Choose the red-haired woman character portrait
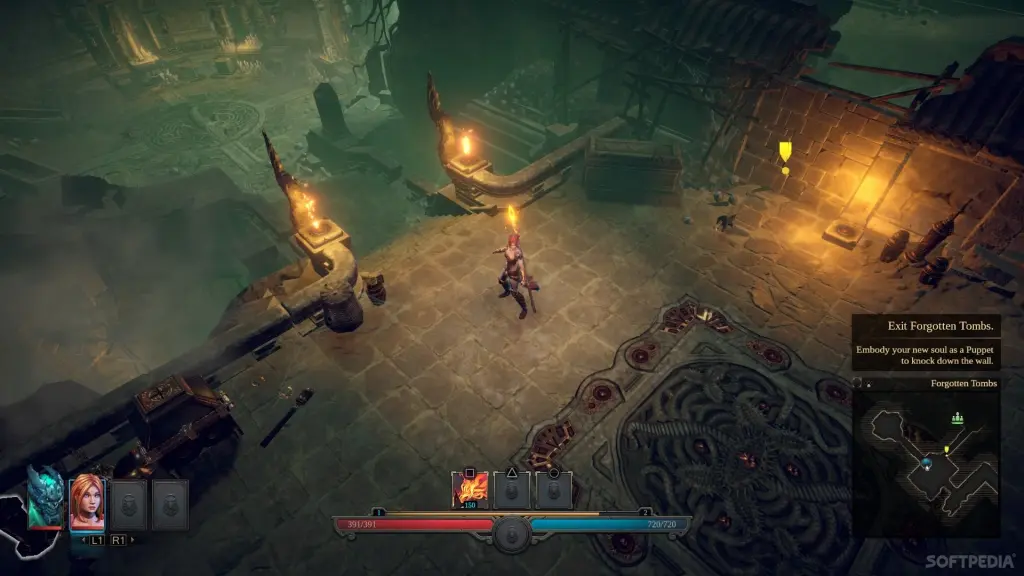 click(x=87, y=500)
